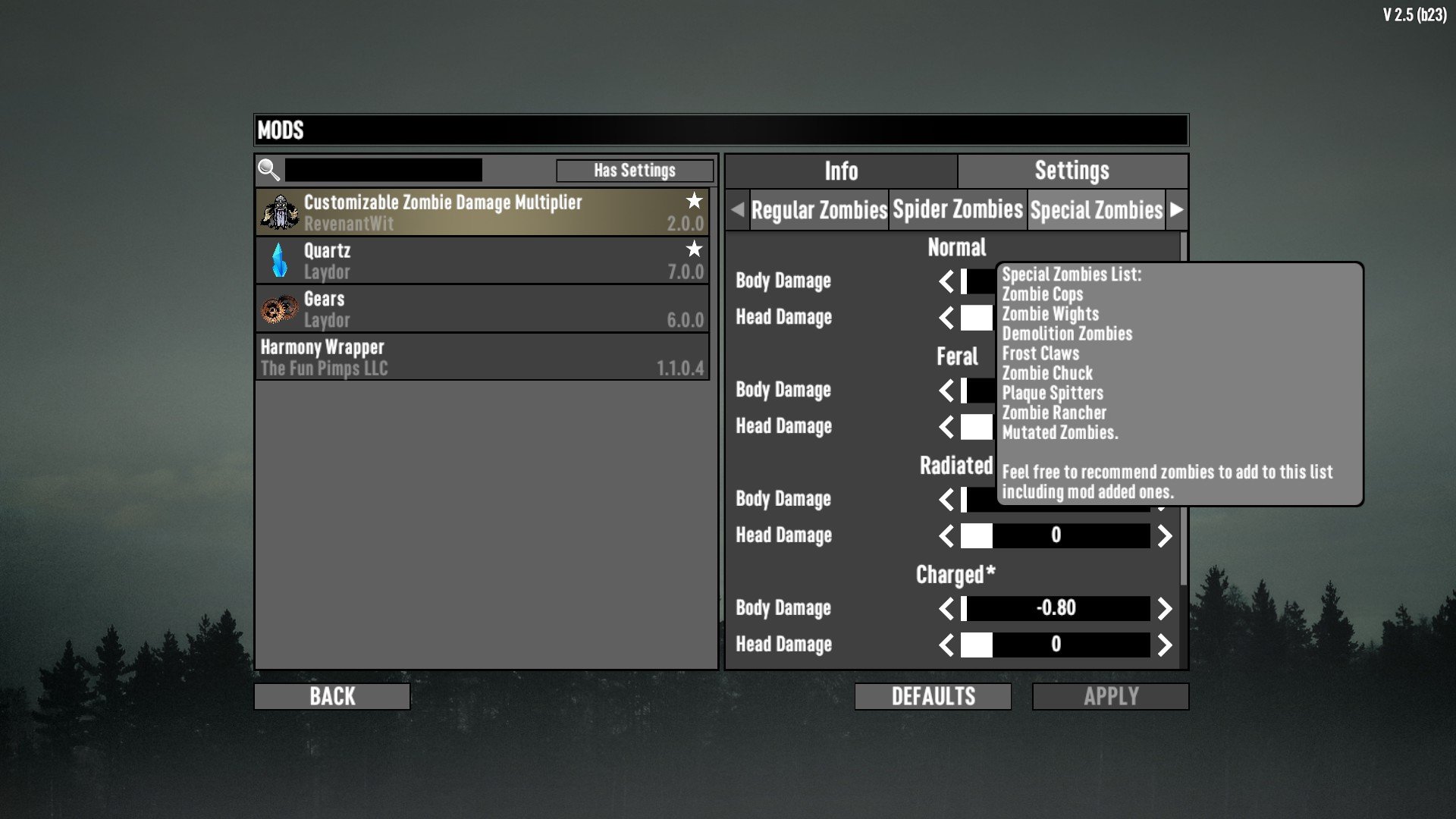Decrease Charged Head Damage with left arrow

946,645
